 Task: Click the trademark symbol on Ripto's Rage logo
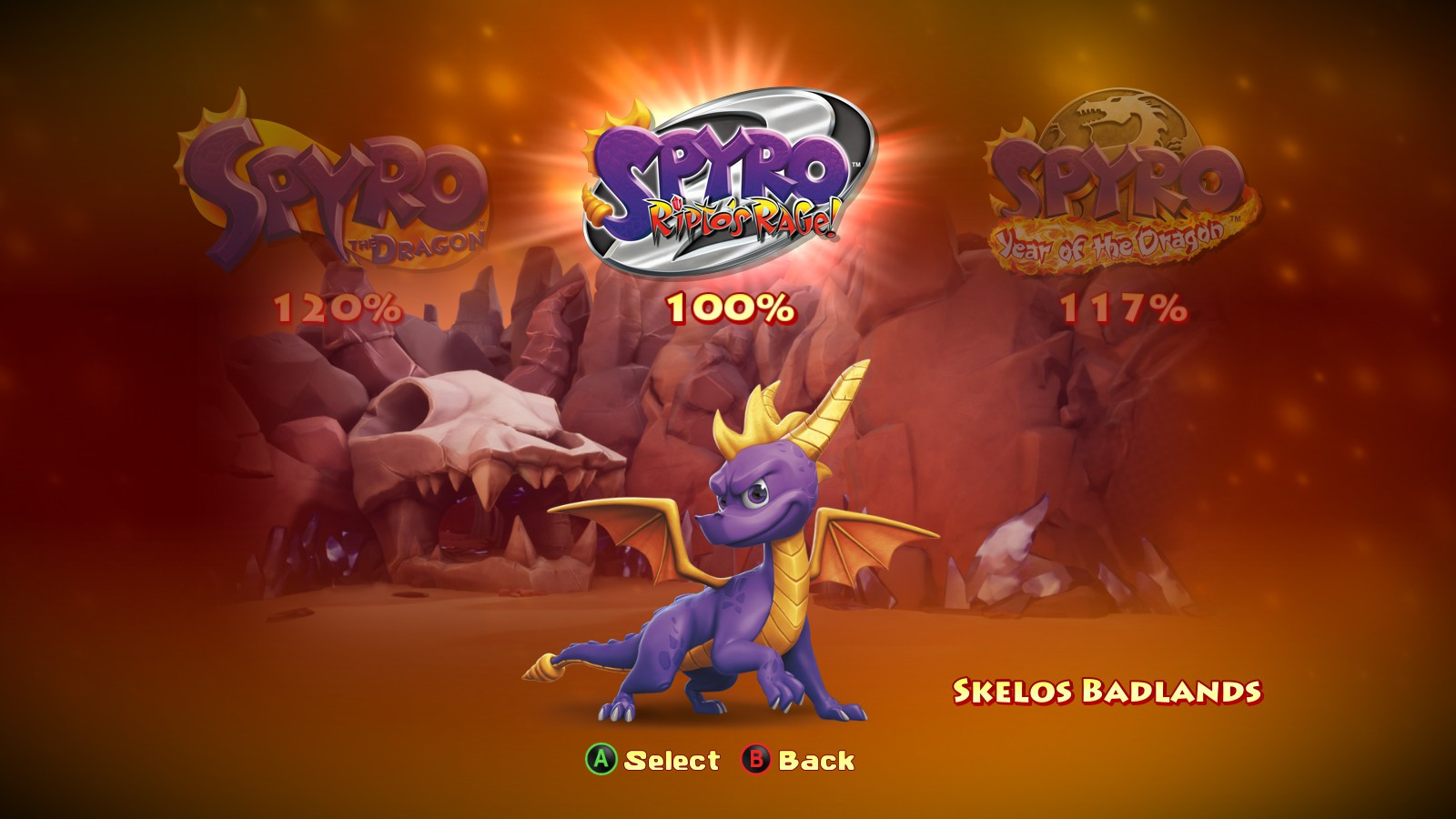point(858,165)
